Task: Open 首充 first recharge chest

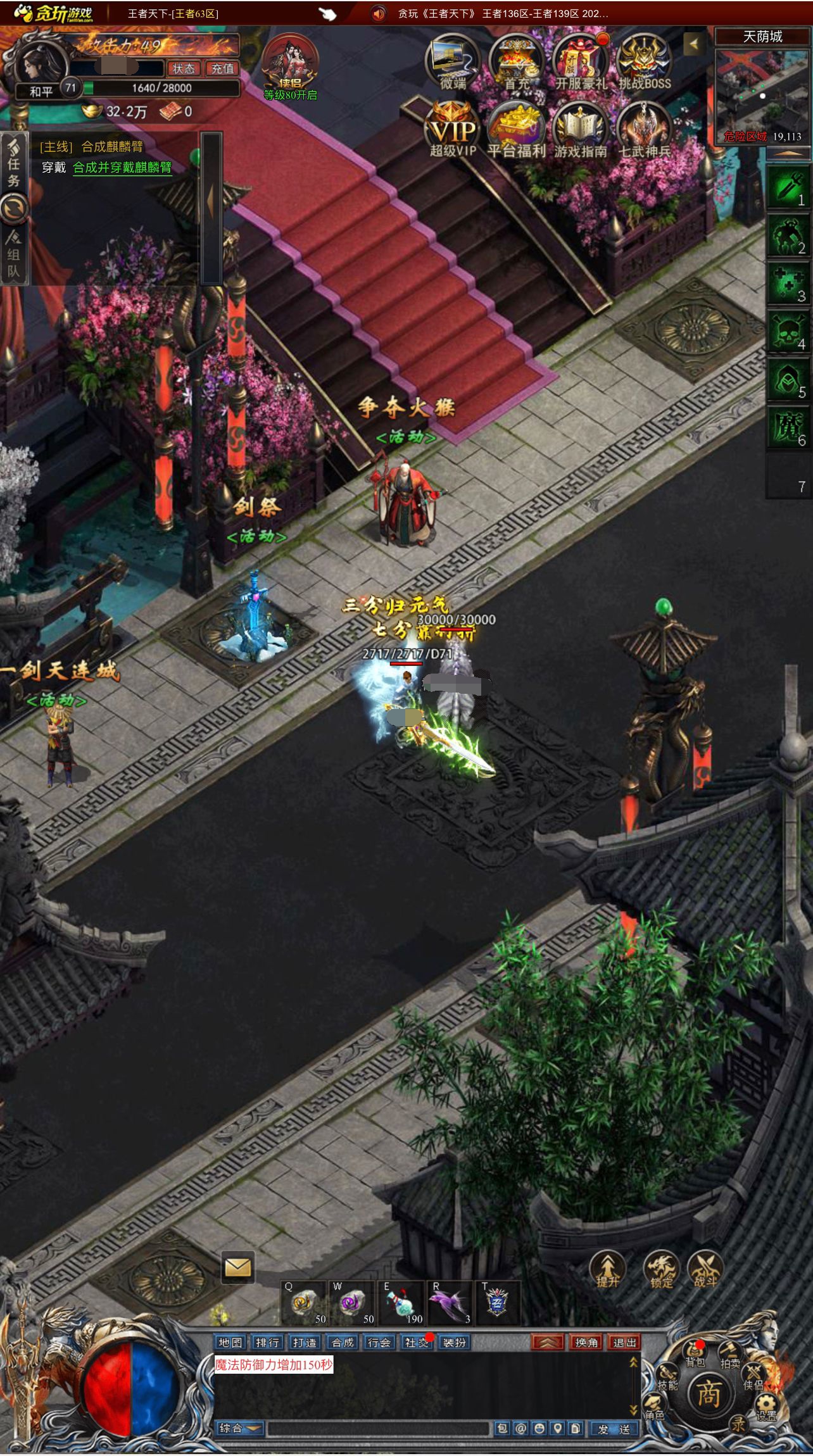Action: (517, 63)
